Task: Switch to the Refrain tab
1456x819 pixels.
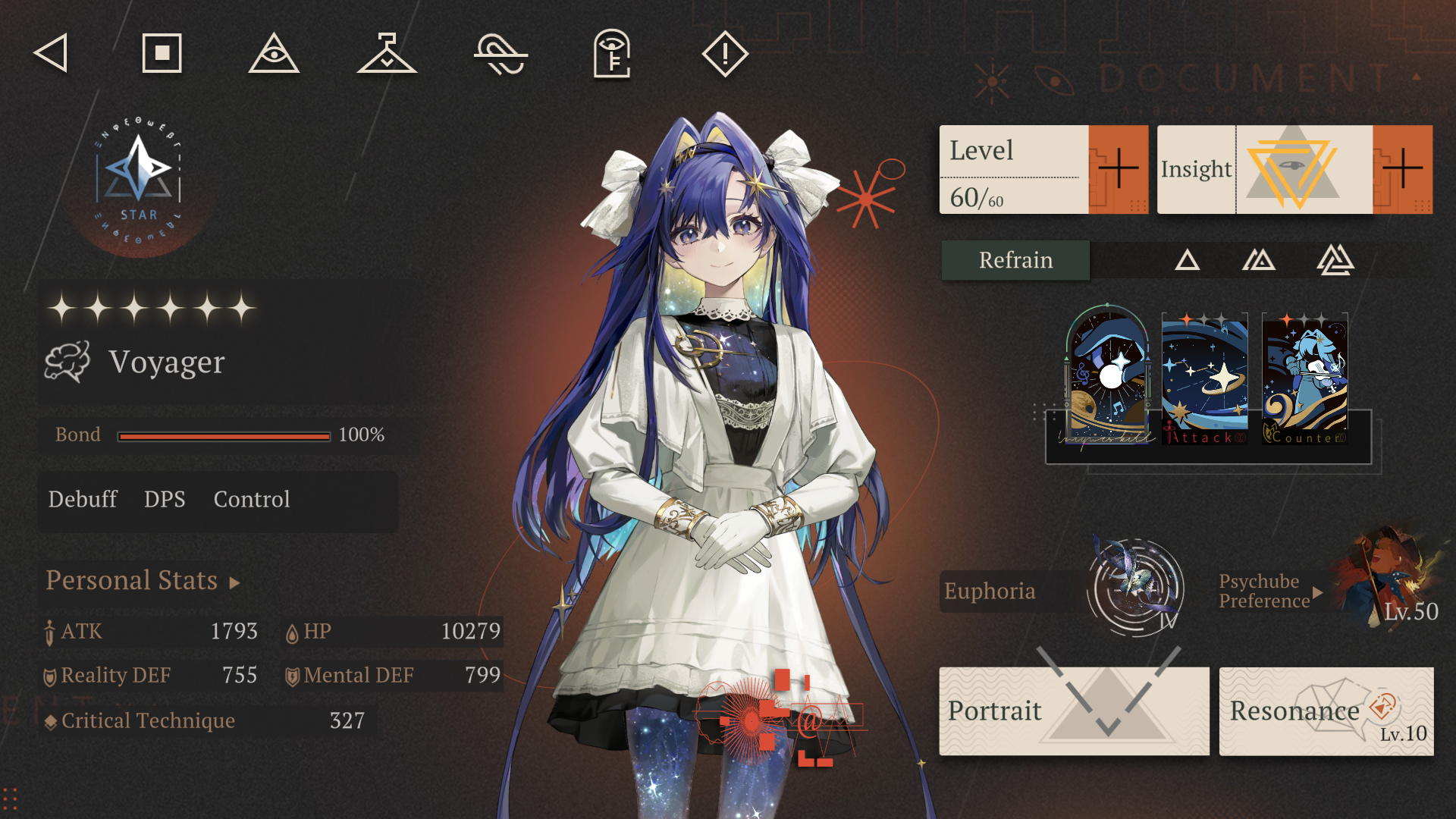Action: coord(1015,260)
